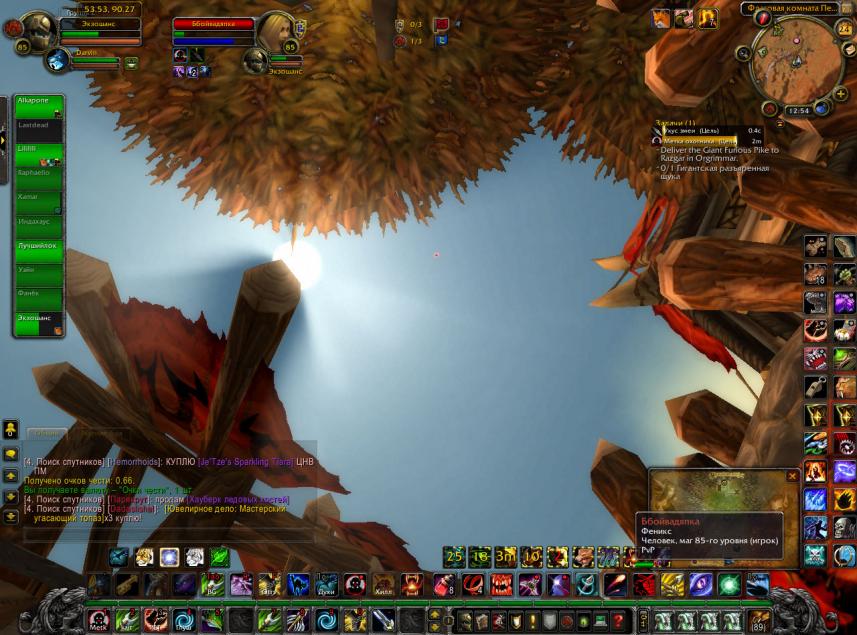
Task: Click the target portrait of Ббойвадяпка
Action: coord(276,30)
